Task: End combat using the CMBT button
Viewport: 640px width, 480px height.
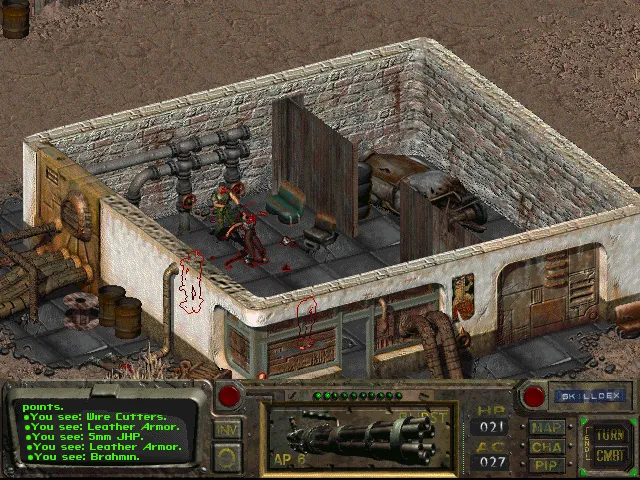Action: 609,456
